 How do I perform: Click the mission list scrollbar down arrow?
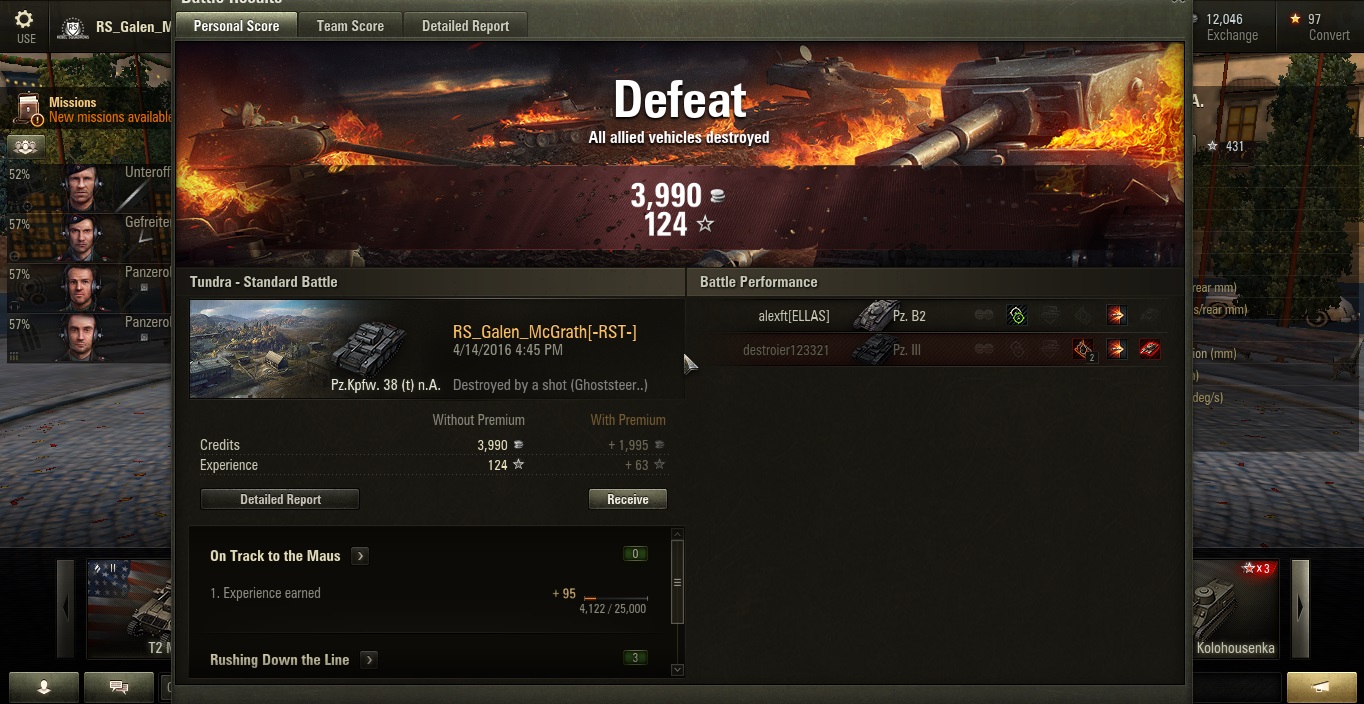coord(677,669)
